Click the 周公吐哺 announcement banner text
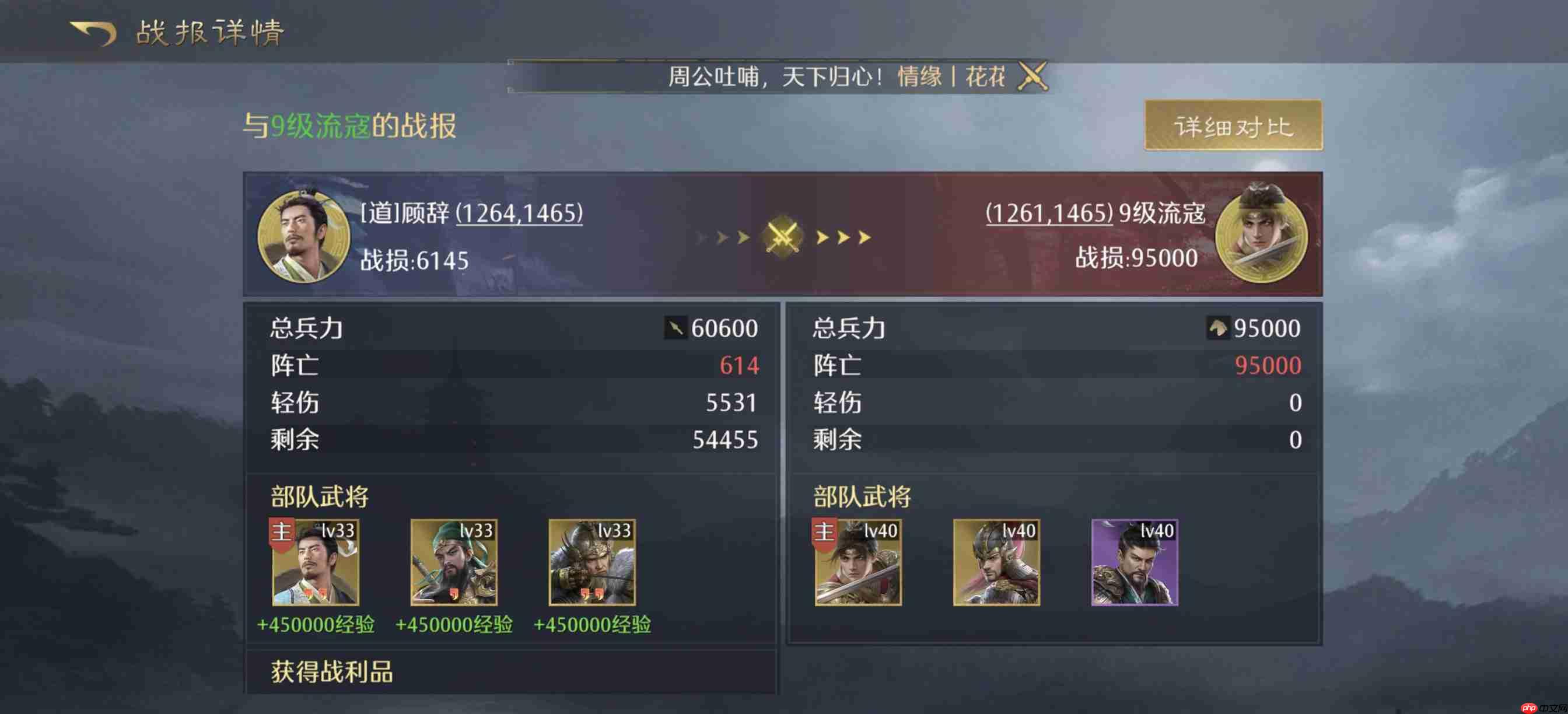The image size is (1568, 714). [x=773, y=74]
